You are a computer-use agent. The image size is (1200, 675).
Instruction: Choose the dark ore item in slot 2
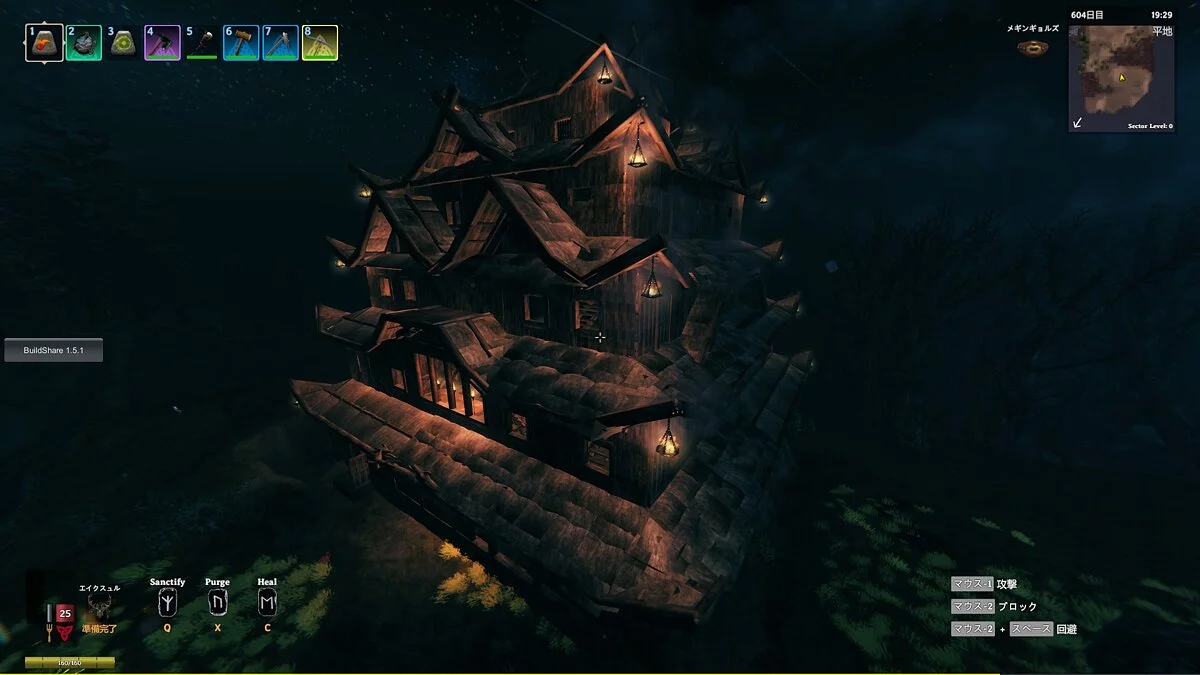tap(84, 43)
